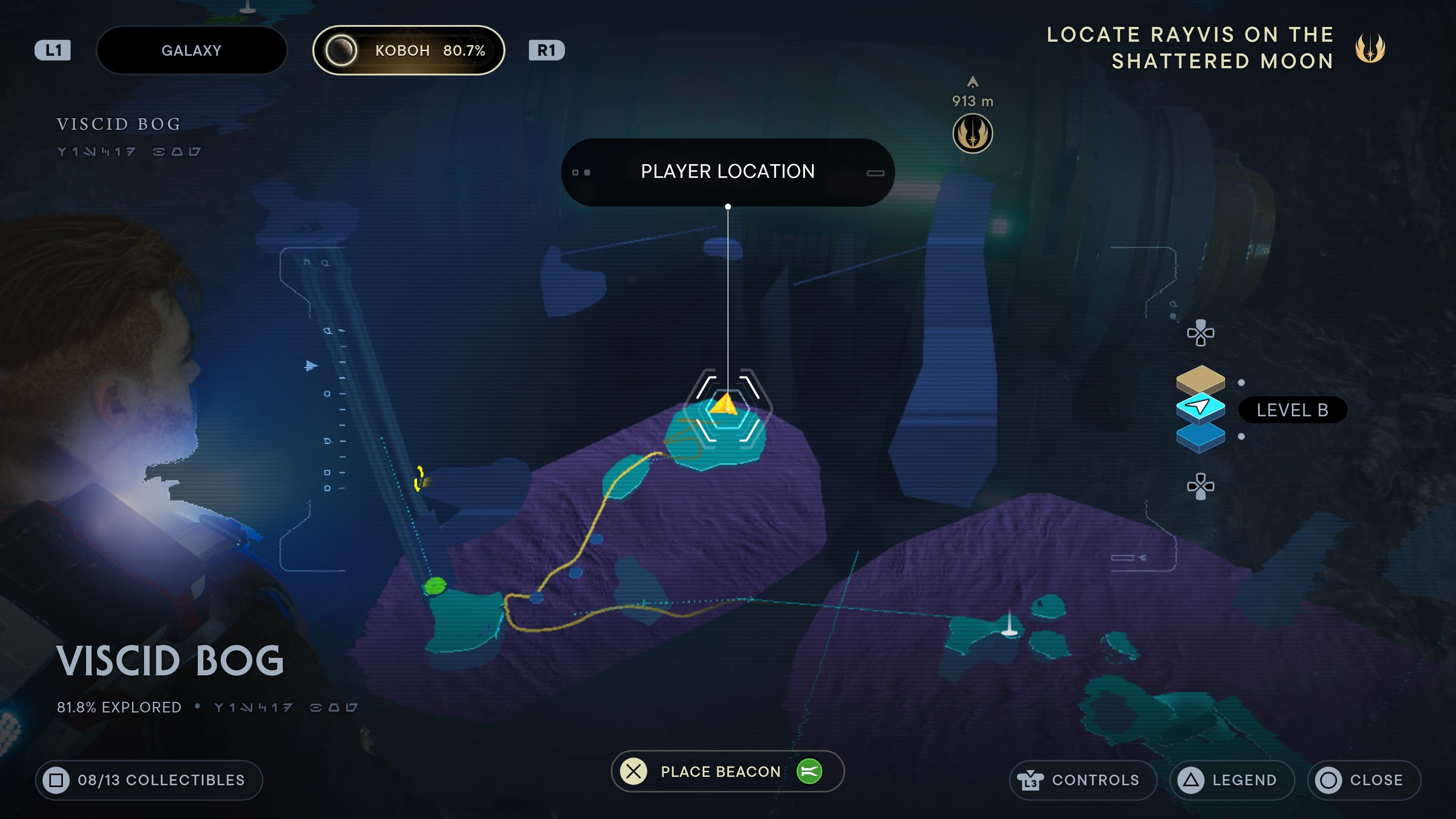Viewport: 1456px width, 819px height.
Task: Switch to the Galaxy map tab
Action: (x=191, y=50)
